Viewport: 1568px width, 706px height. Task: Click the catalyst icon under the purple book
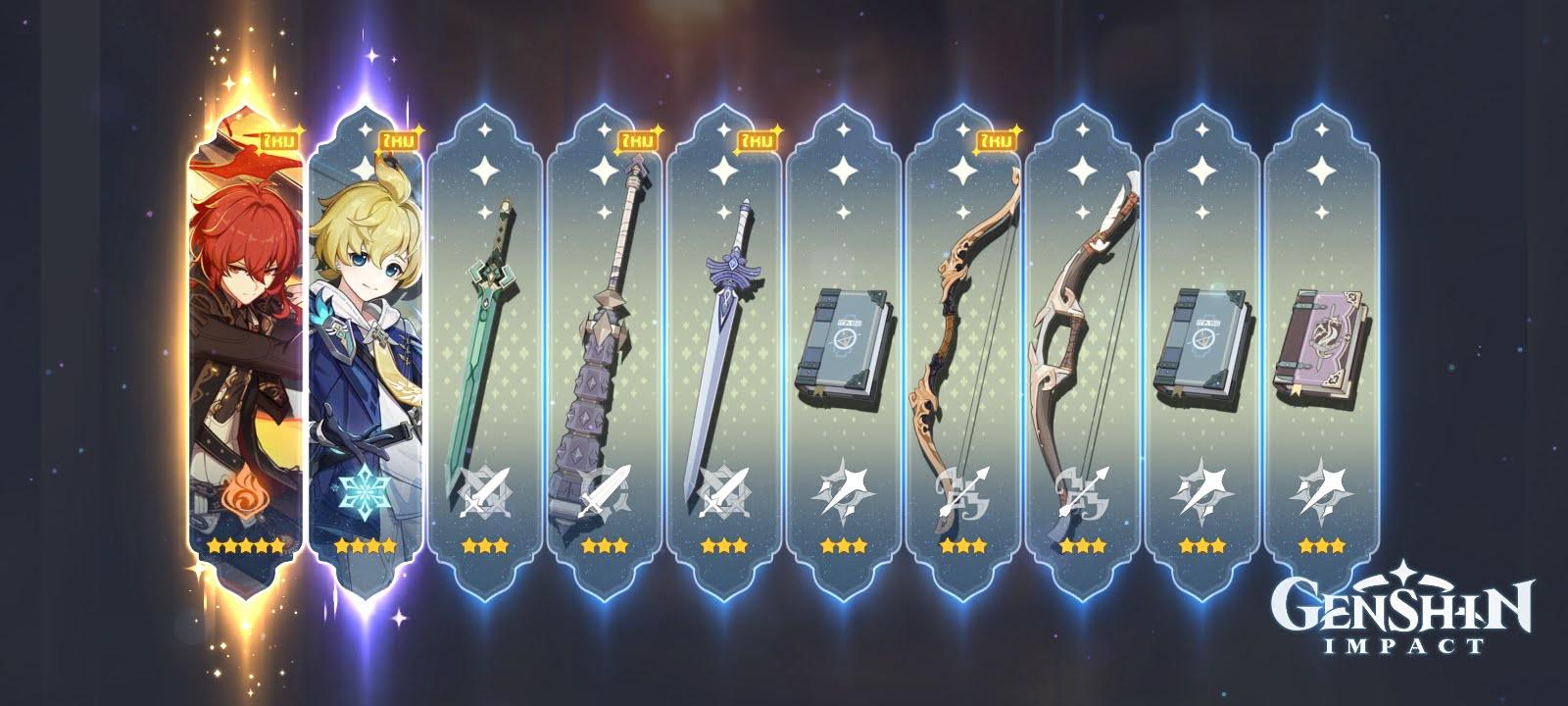[x=1325, y=495]
